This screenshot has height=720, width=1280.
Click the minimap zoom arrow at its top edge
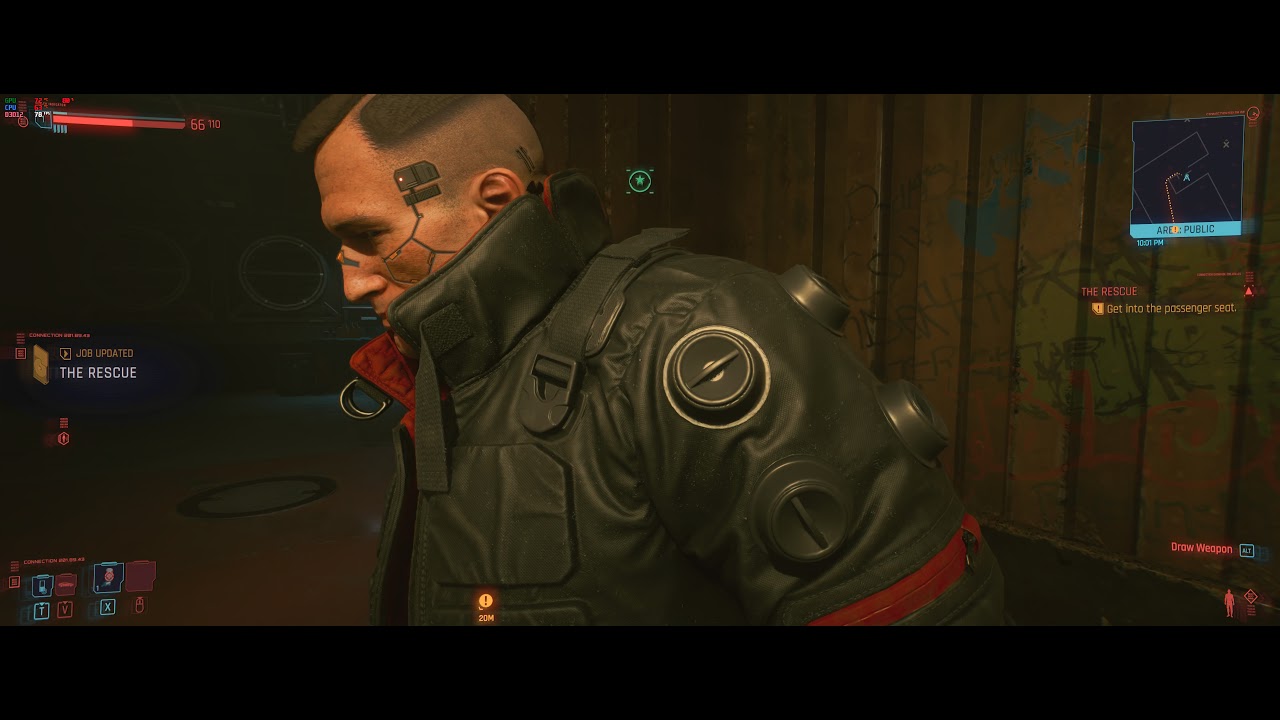pyautogui.click(x=1187, y=121)
